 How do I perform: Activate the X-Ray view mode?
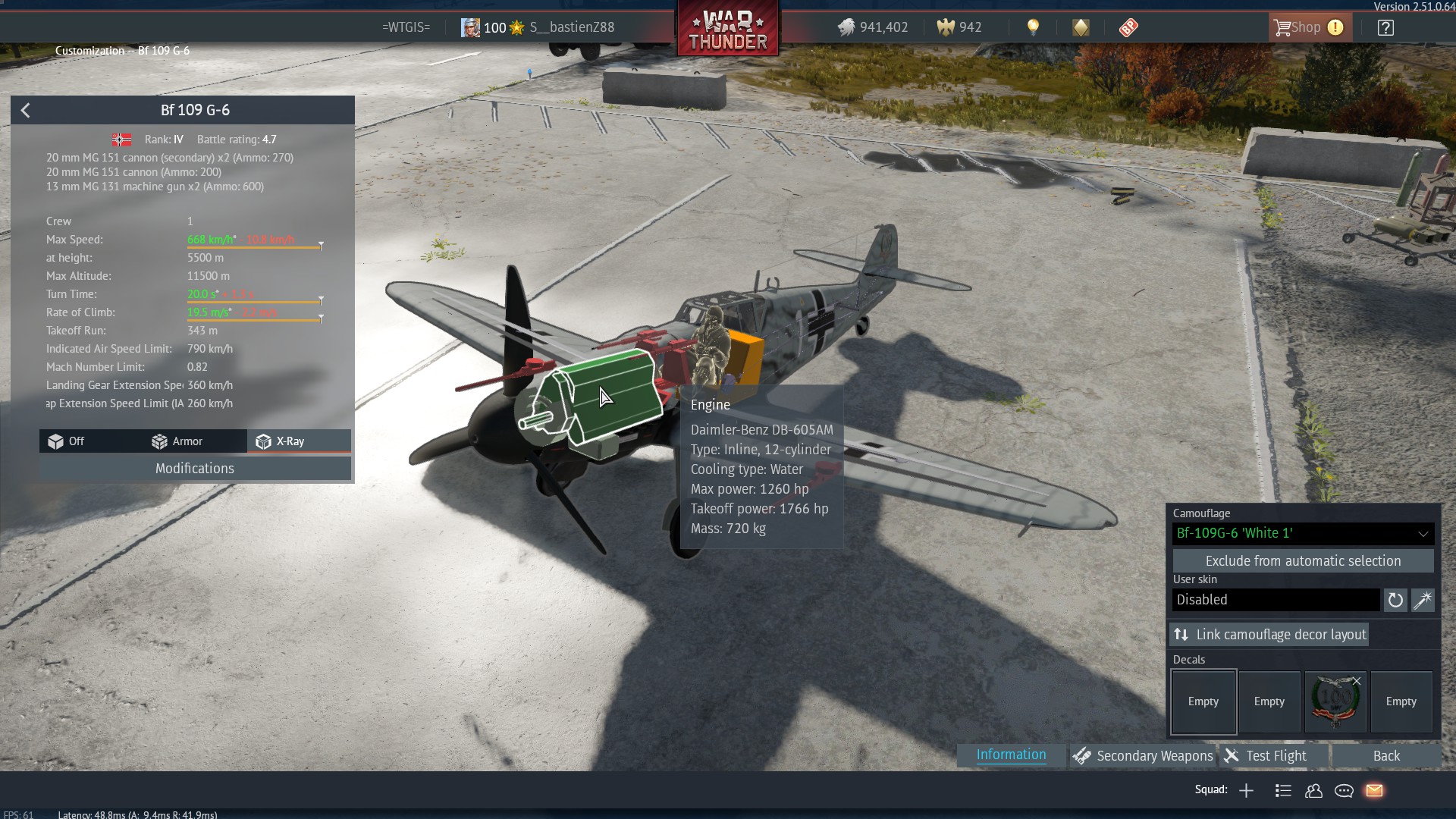(281, 441)
